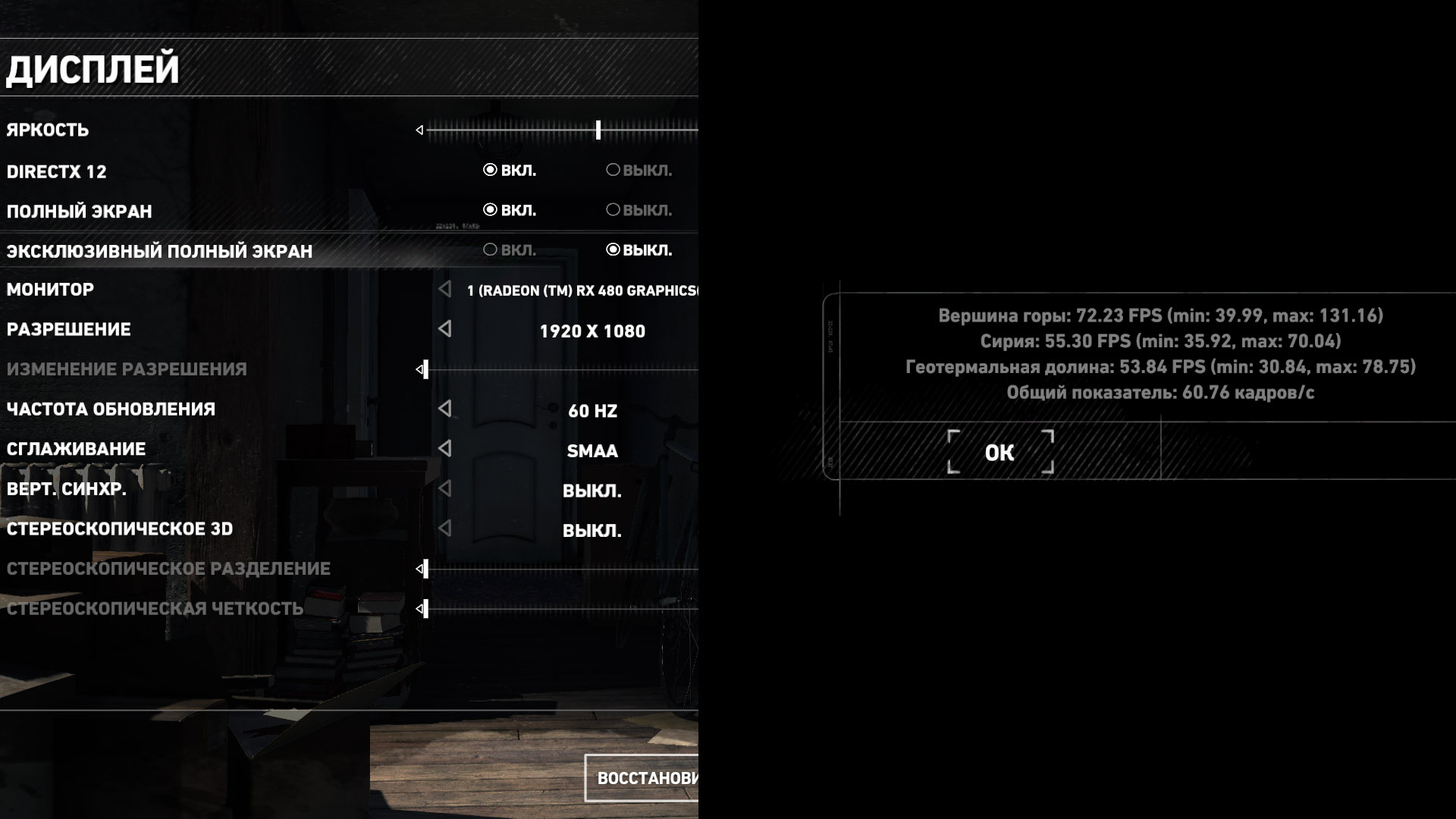Select the Сглаживание settings row
Image resolution: width=1456 pixels, height=819 pixels.
(x=76, y=449)
